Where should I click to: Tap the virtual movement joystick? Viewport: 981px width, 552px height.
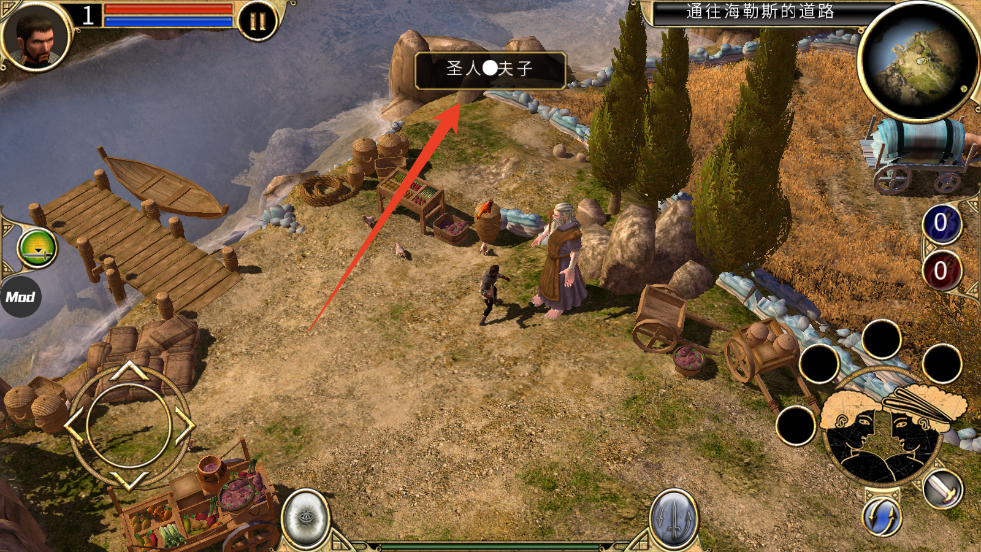click(x=129, y=424)
